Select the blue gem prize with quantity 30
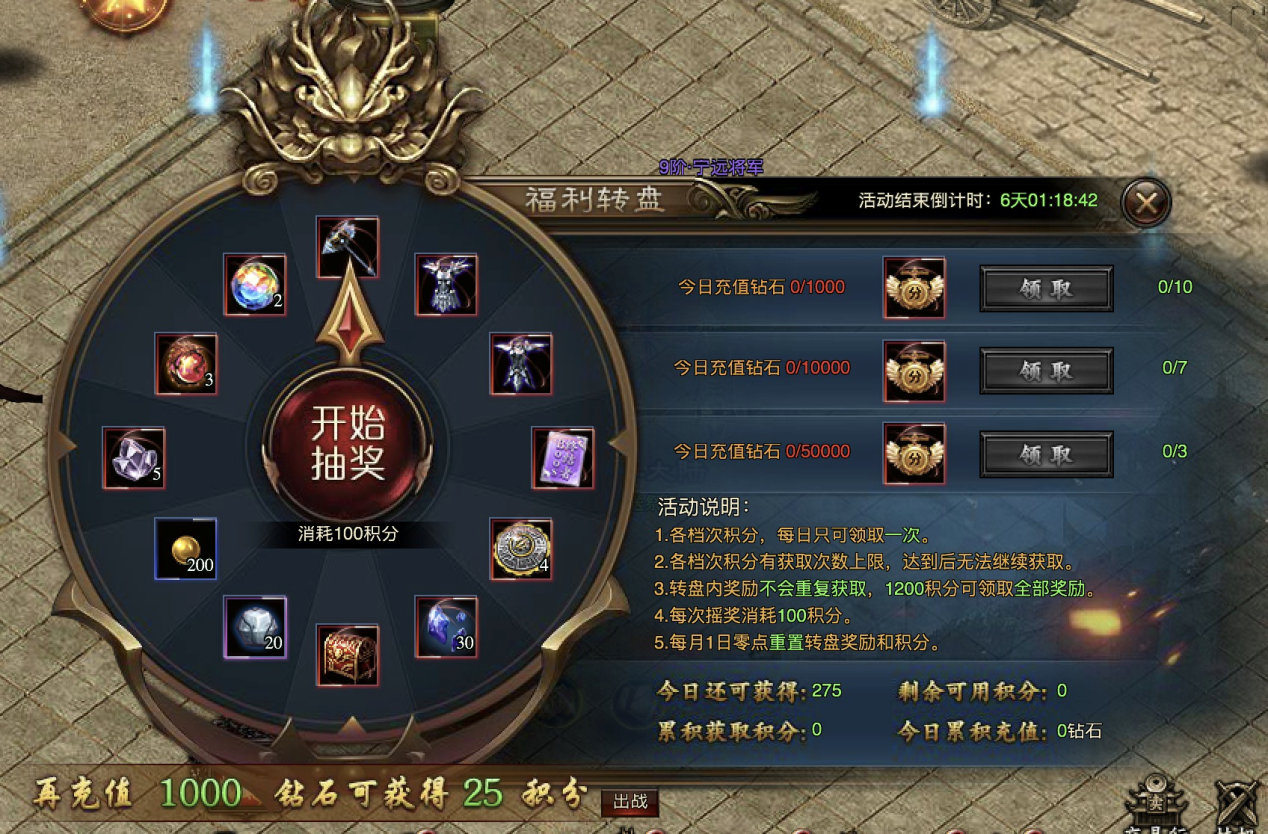 point(446,627)
